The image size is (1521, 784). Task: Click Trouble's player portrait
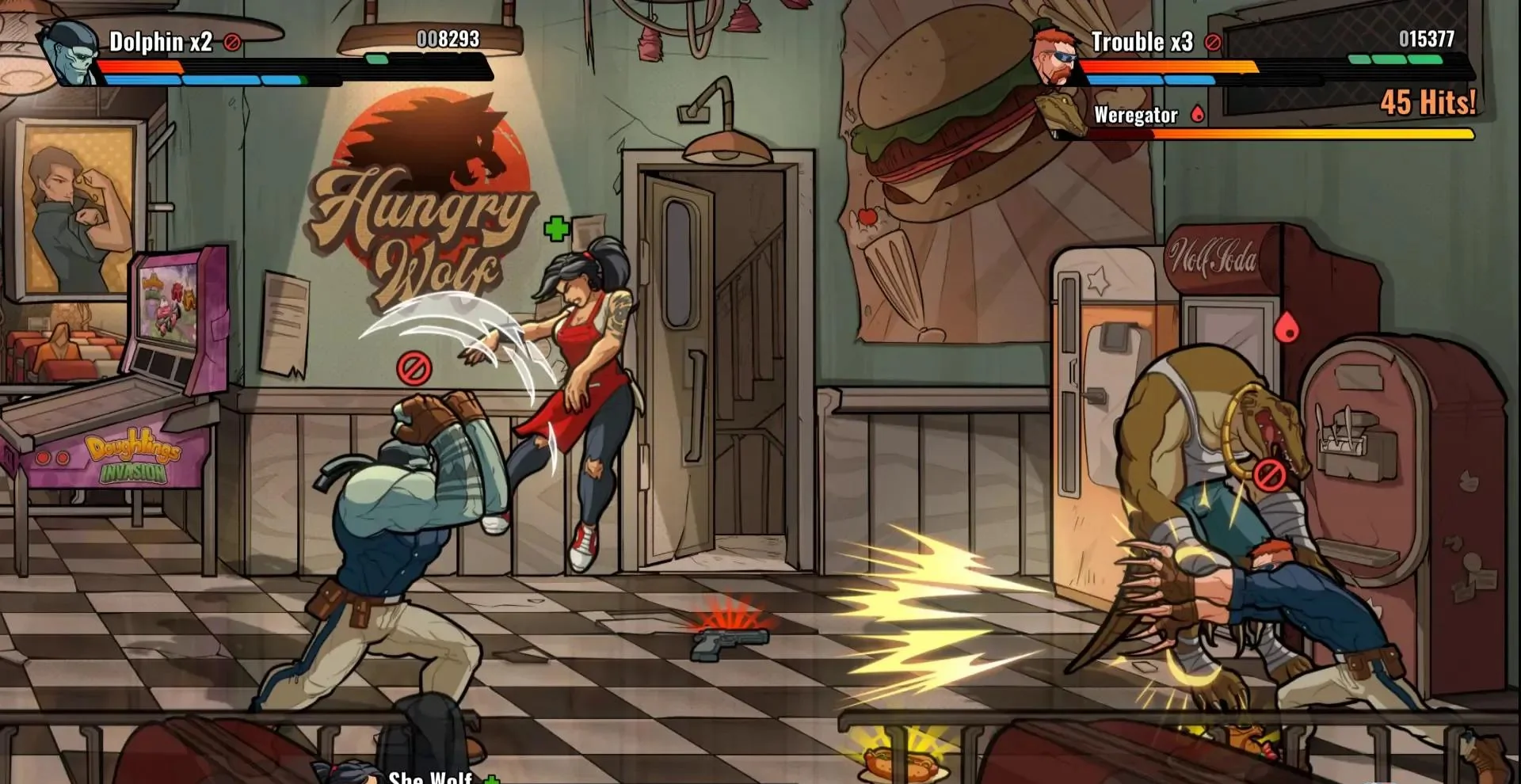pos(1055,55)
